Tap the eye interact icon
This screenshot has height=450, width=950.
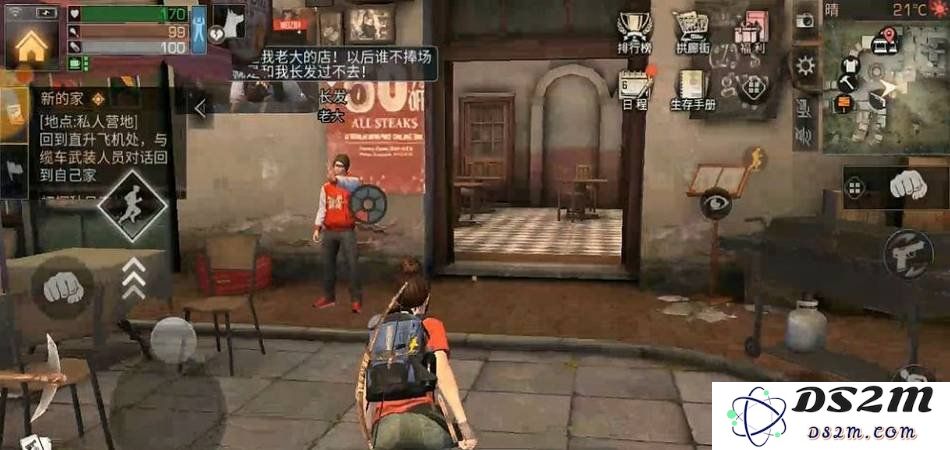click(715, 205)
